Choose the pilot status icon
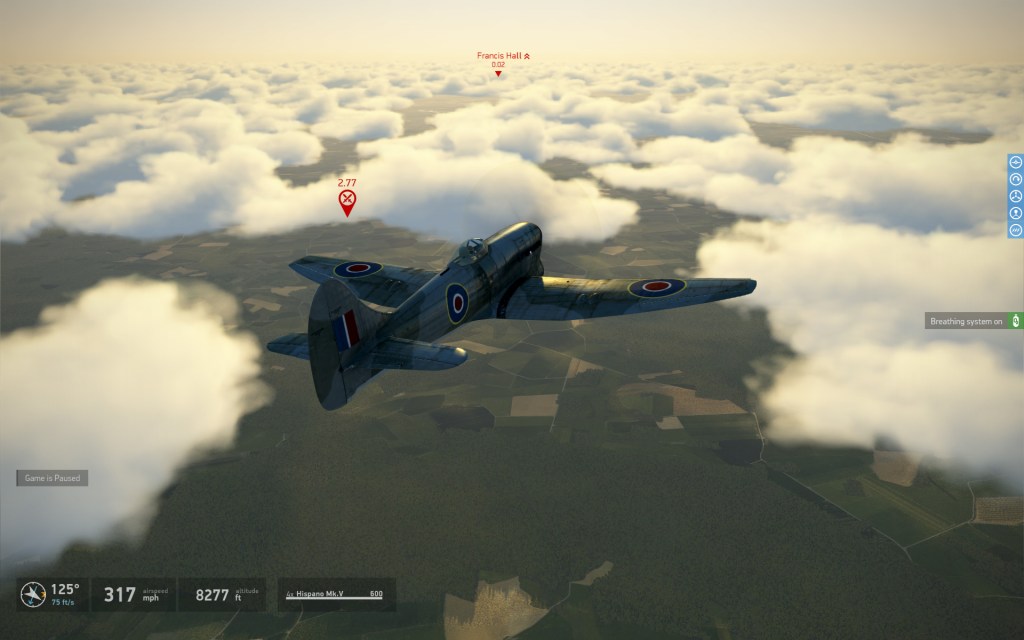The width and height of the screenshot is (1024, 640). tap(1015, 213)
